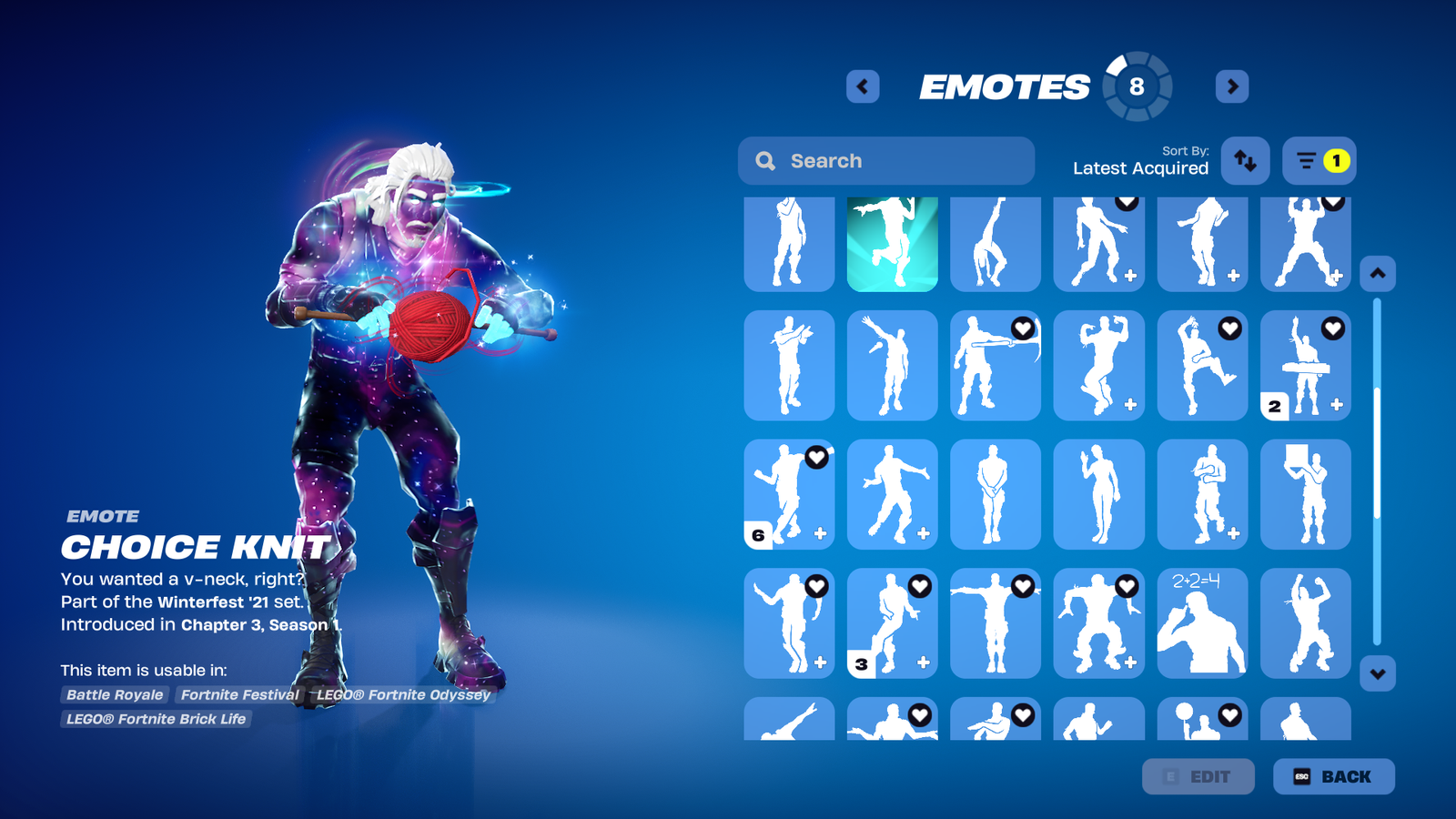Image resolution: width=1456 pixels, height=819 pixels.
Task: Click the esc key icon on the Back button
Action: pos(1299,776)
